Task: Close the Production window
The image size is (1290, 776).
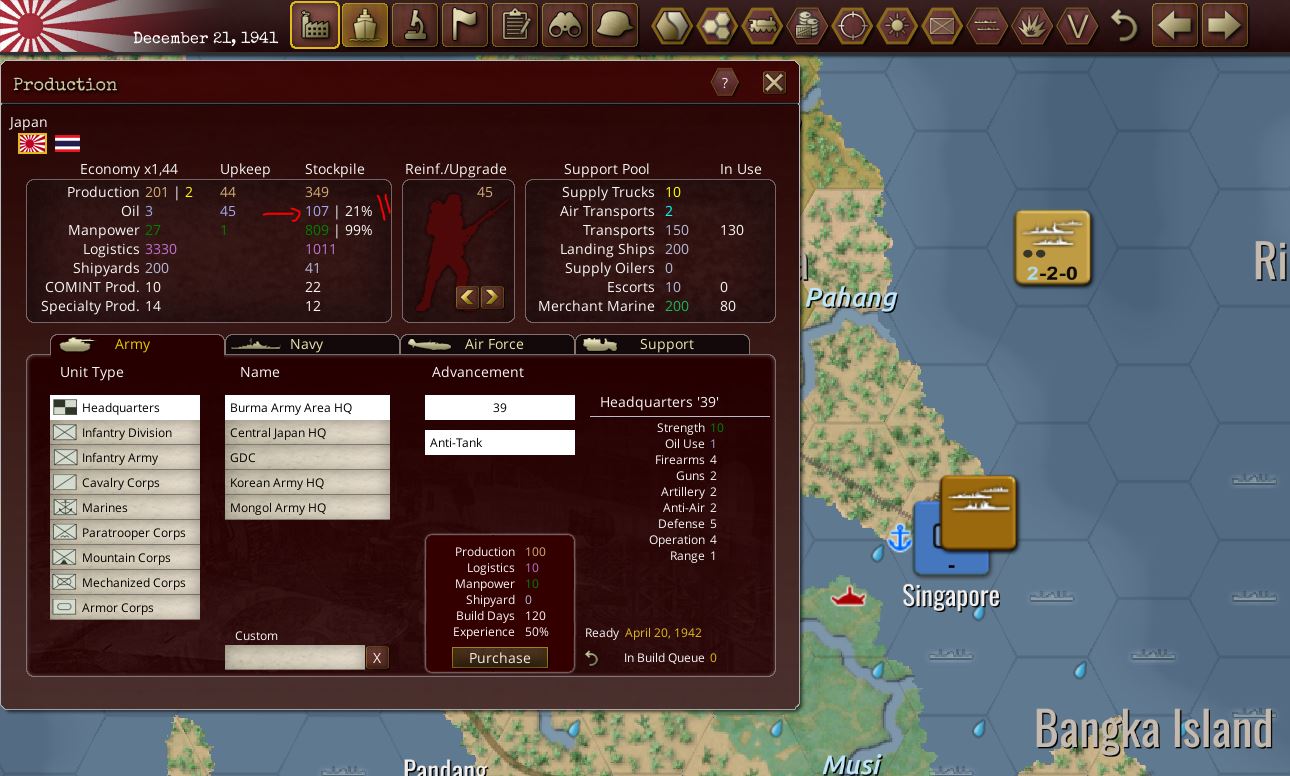Action: [x=774, y=83]
